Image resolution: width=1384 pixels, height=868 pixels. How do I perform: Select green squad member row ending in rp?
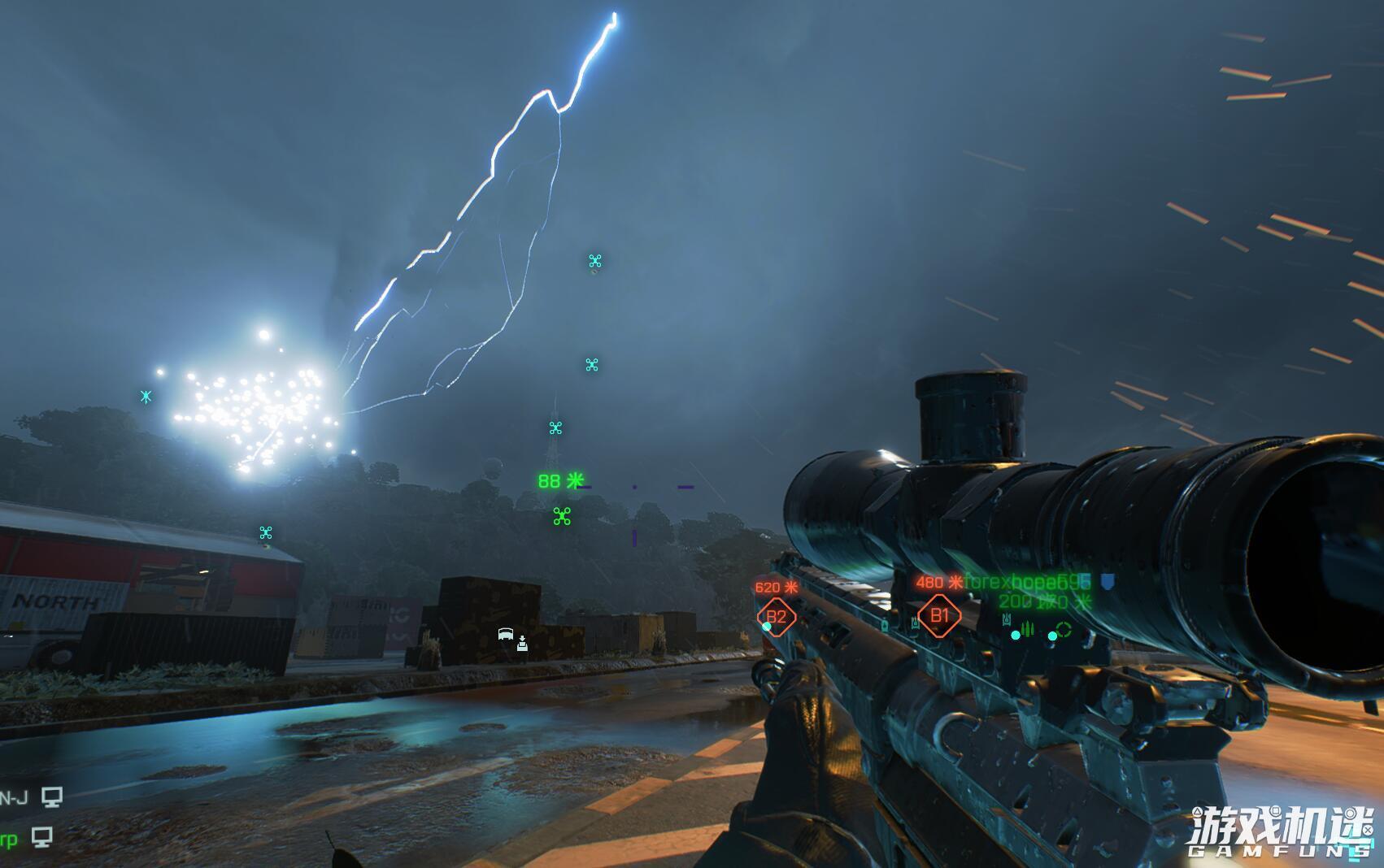[26, 837]
